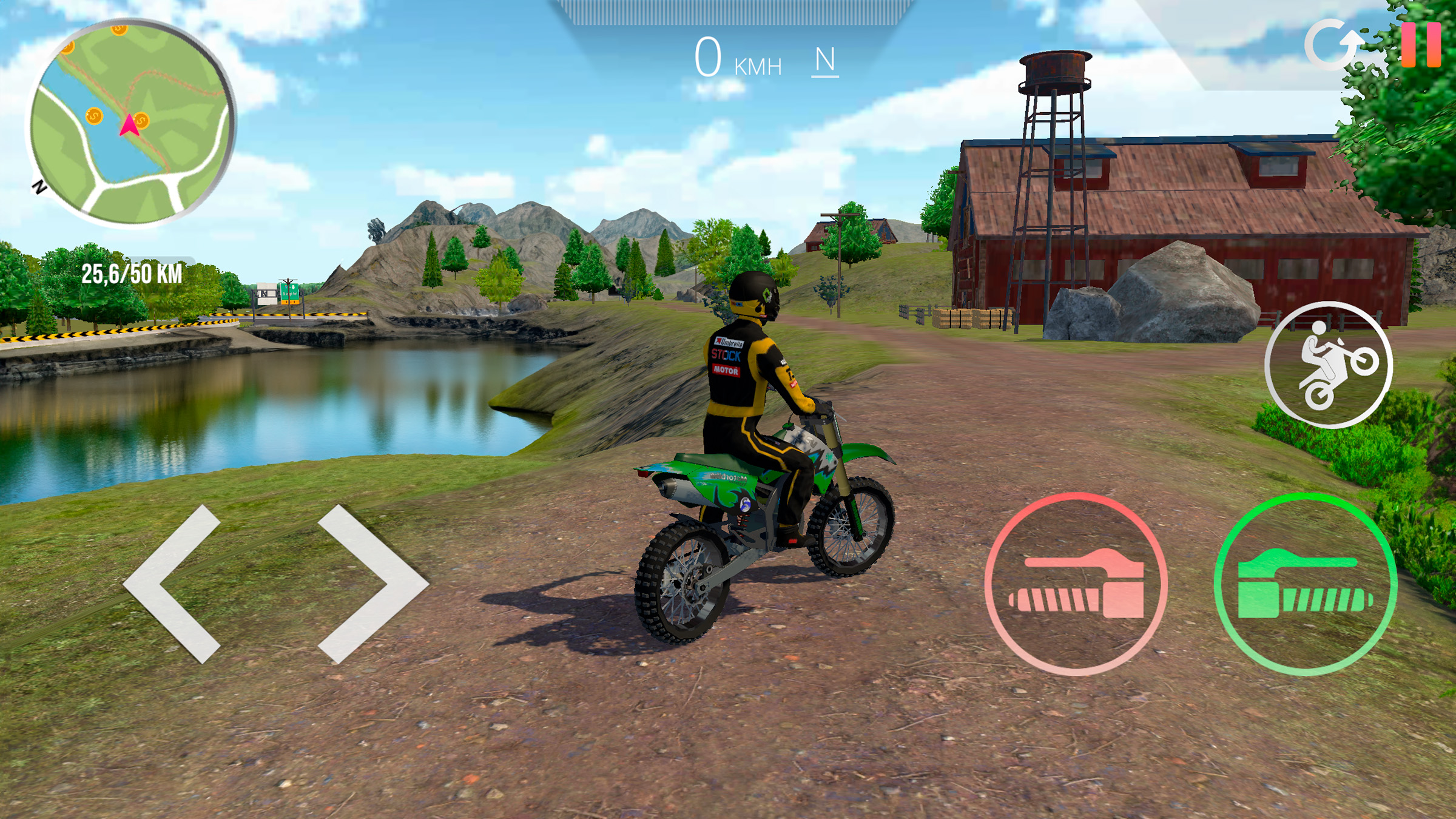Select the player arrow marker on the minimap
The width and height of the screenshot is (1456, 819).
[x=129, y=124]
